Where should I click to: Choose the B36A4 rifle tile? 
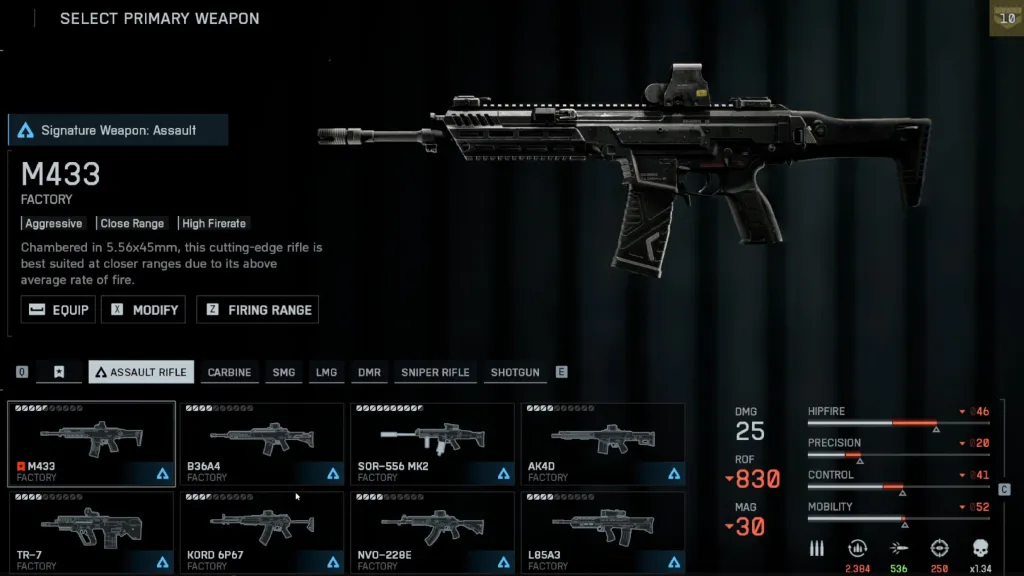262,443
